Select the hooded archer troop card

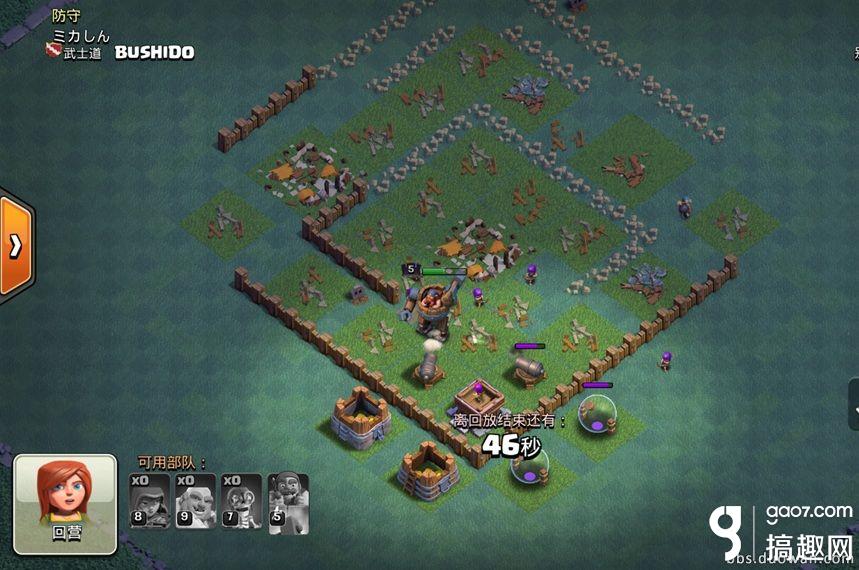[150, 501]
